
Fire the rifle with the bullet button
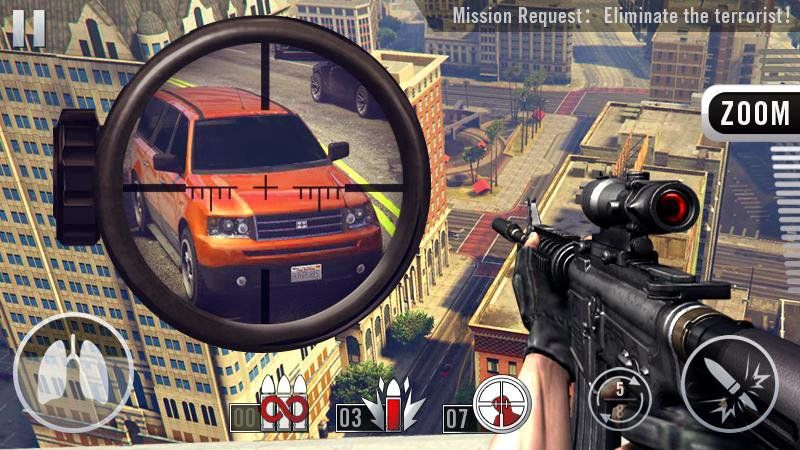[729, 384]
